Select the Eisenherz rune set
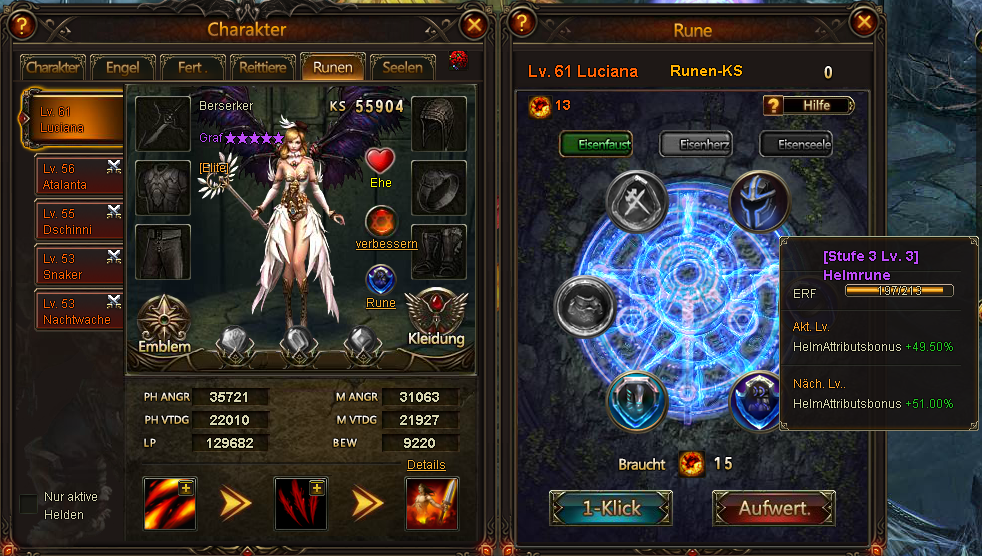Viewport: 982px width, 556px height. click(696, 145)
